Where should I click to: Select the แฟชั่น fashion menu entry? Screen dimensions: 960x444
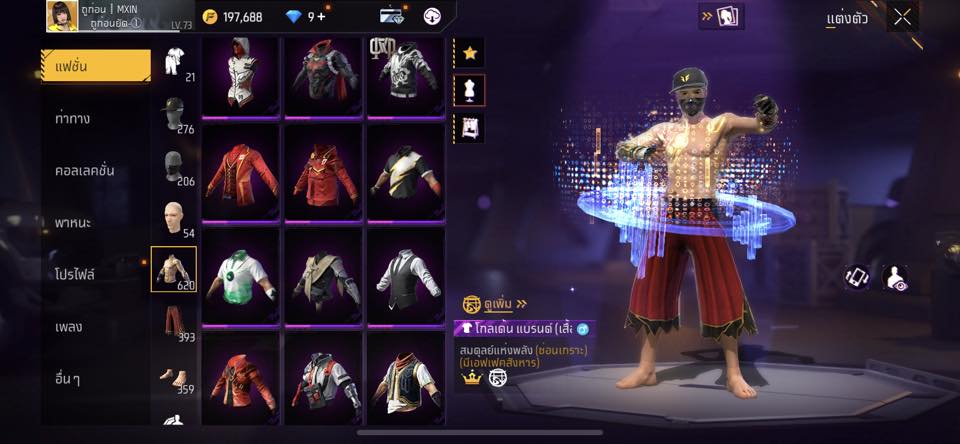pos(95,66)
